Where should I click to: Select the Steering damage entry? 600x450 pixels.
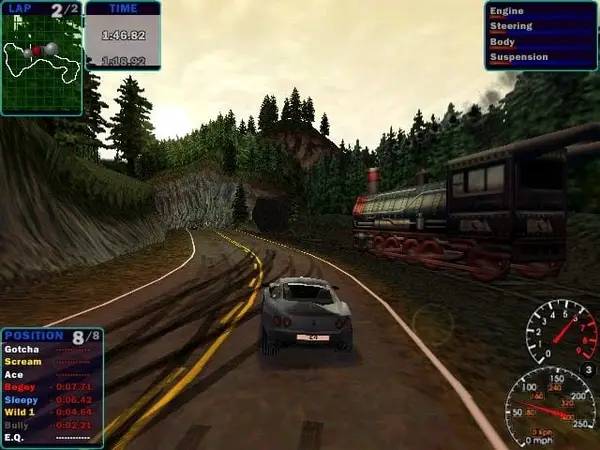point(540,28)
